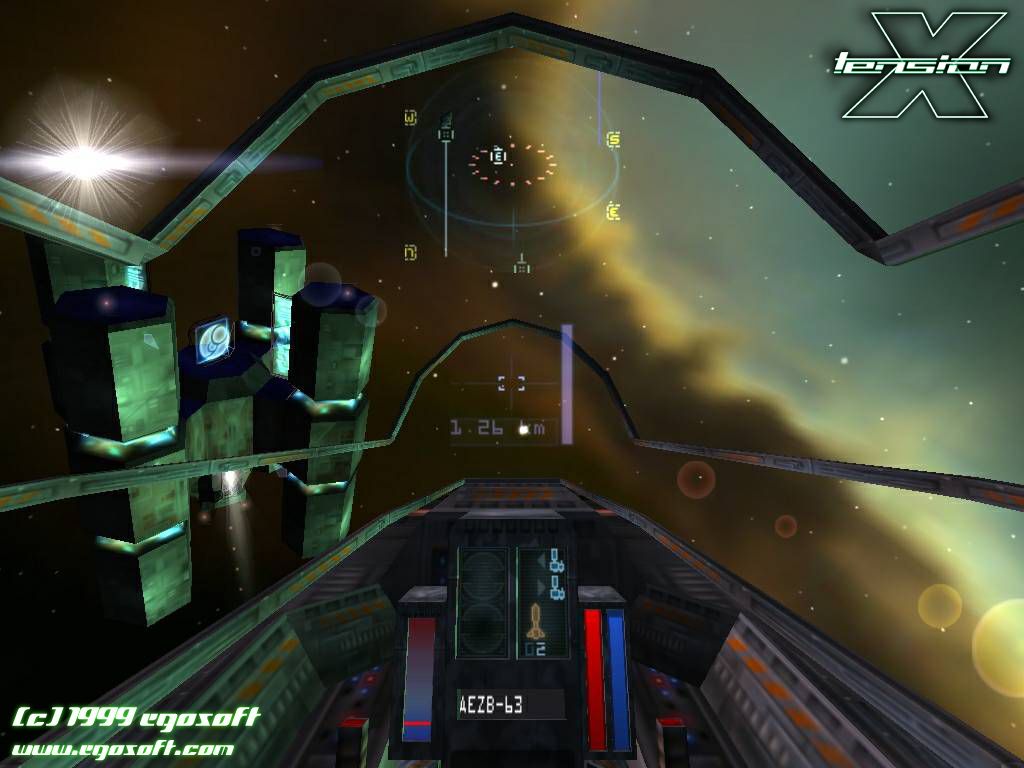Click the X-Tension logo
The height and width of the screenshot is (768, 1024).
(x=922, y=64)
